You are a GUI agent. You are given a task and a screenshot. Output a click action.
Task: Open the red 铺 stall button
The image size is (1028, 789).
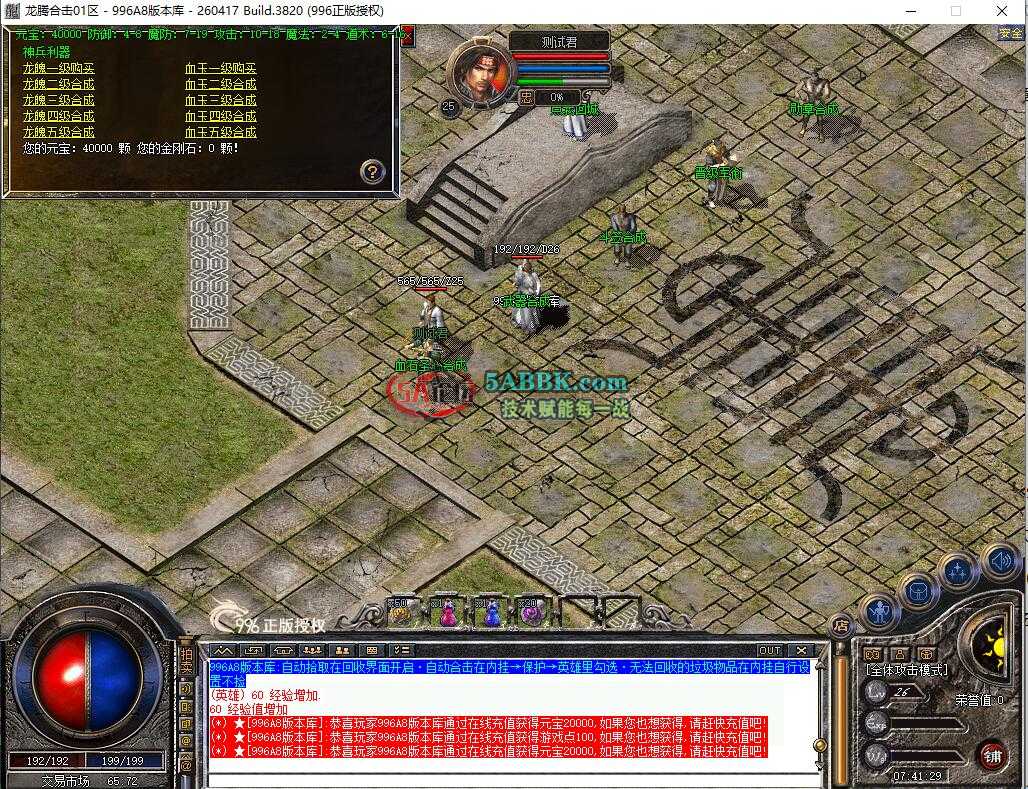[991, 753]
